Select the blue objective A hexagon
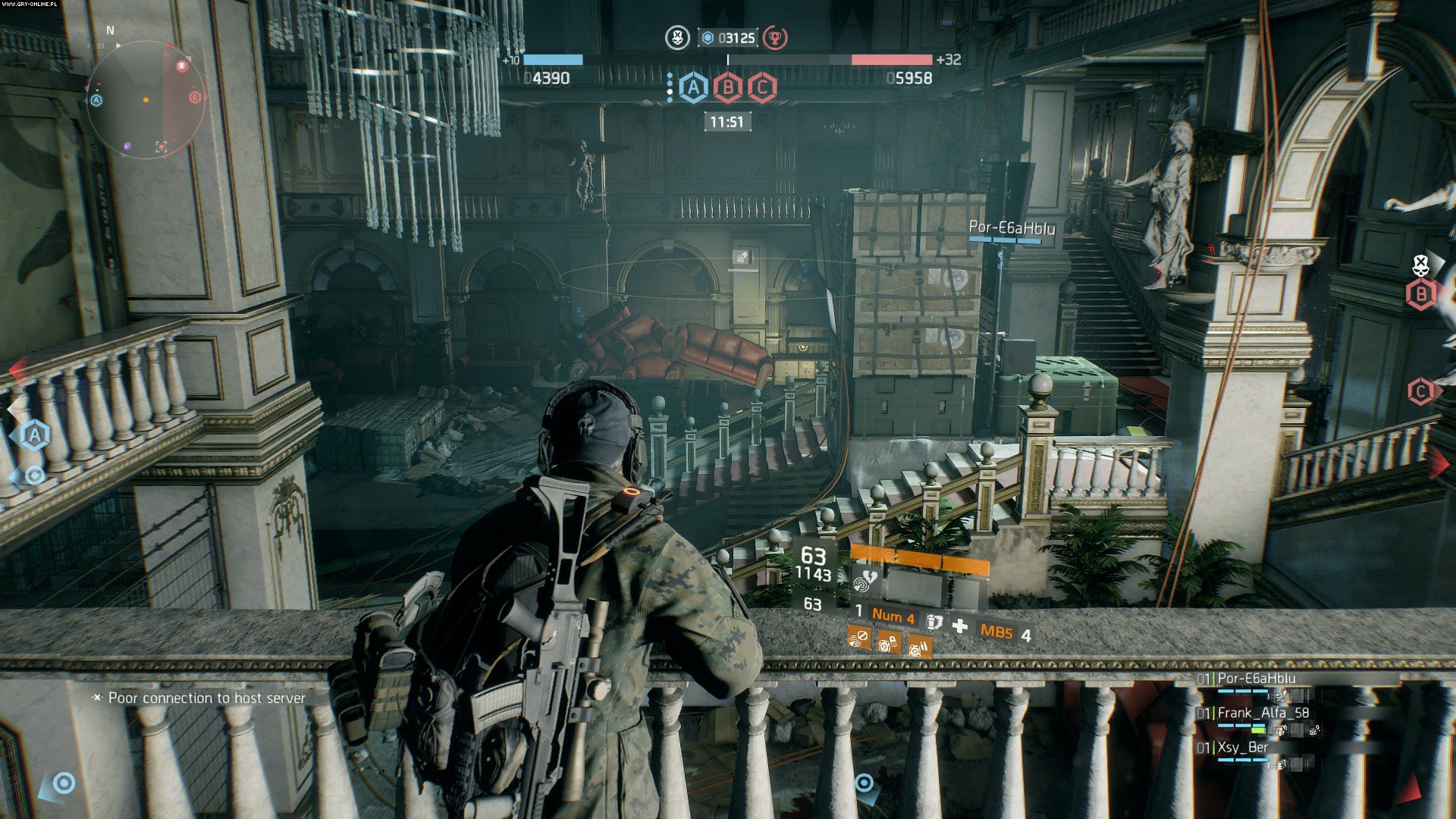 pyautogui.click(x=693, y=88)
